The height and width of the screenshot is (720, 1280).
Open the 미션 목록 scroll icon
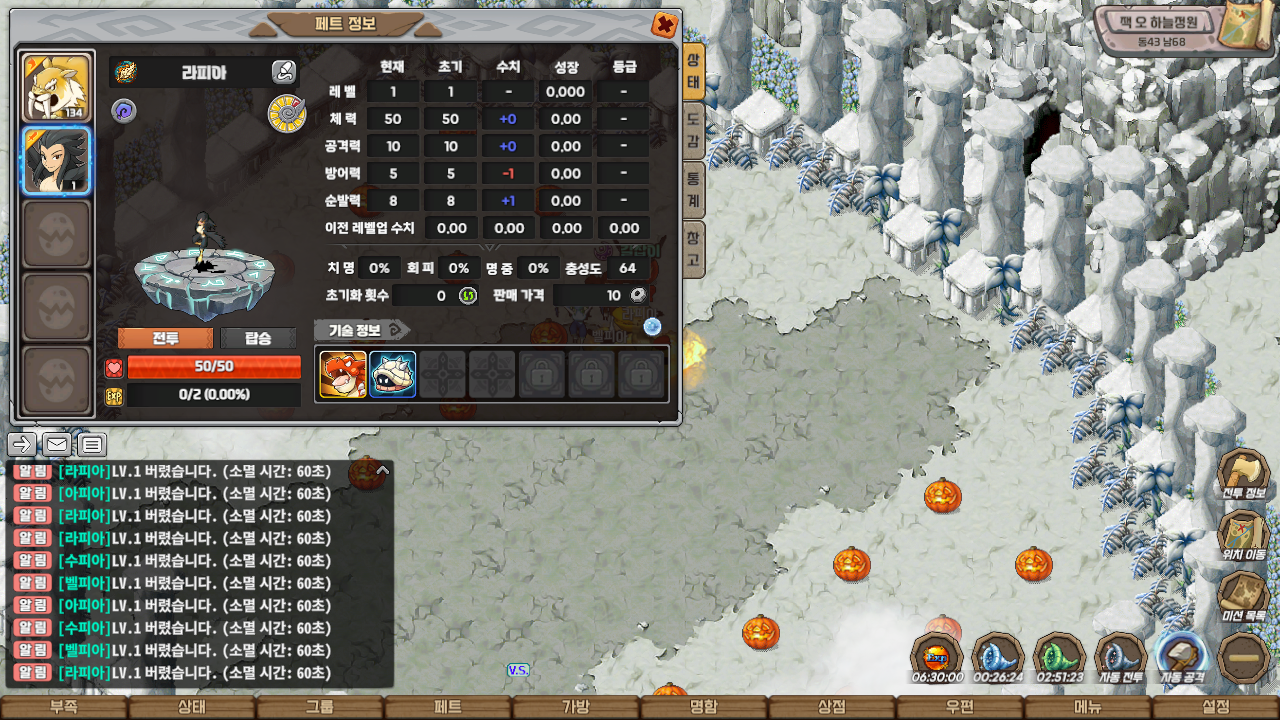[x=1243, y=598]
